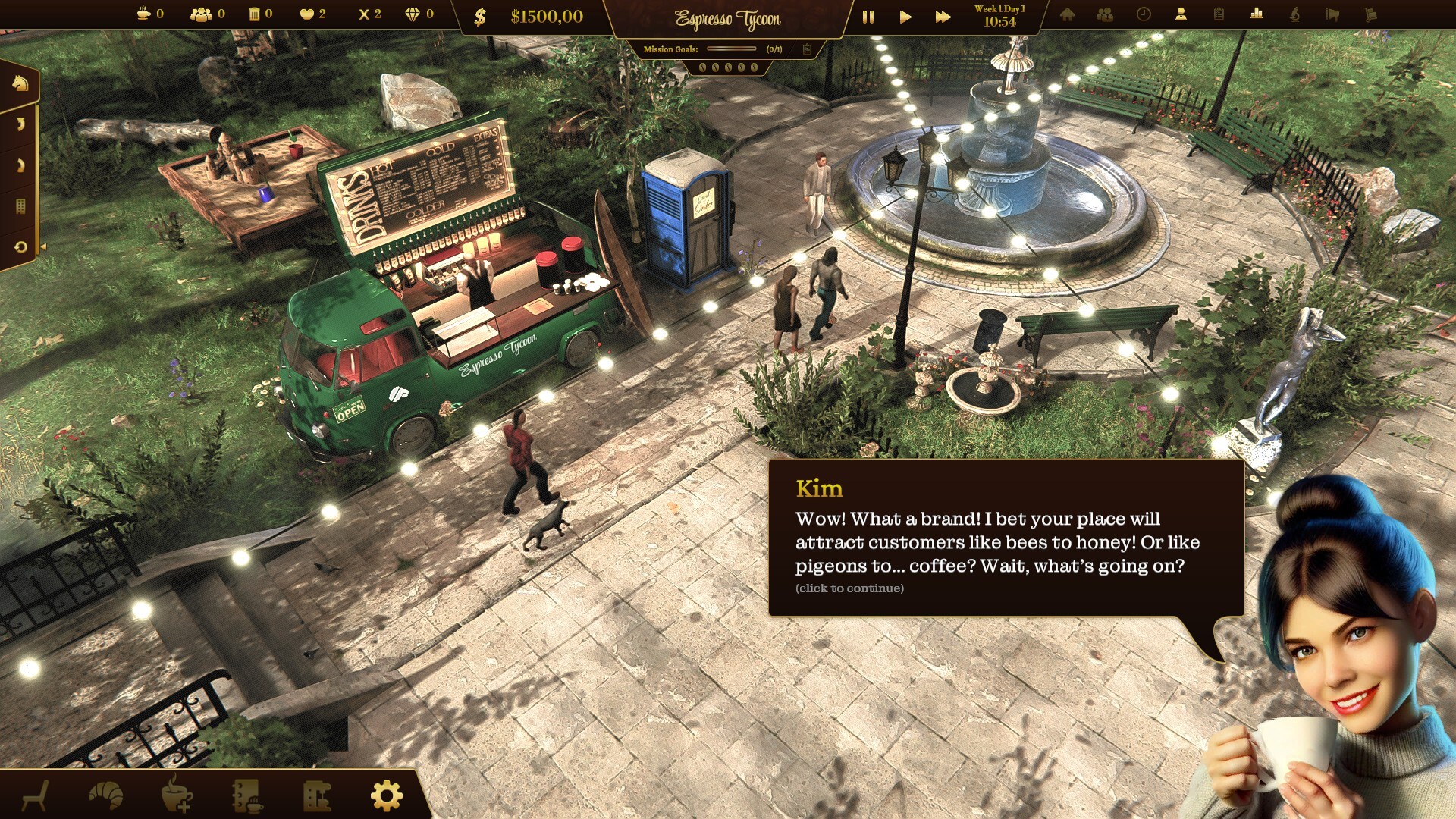Open settings with the gear icon
The height and width of the screenshot is (819, 1456).
[x=386, y=795]
